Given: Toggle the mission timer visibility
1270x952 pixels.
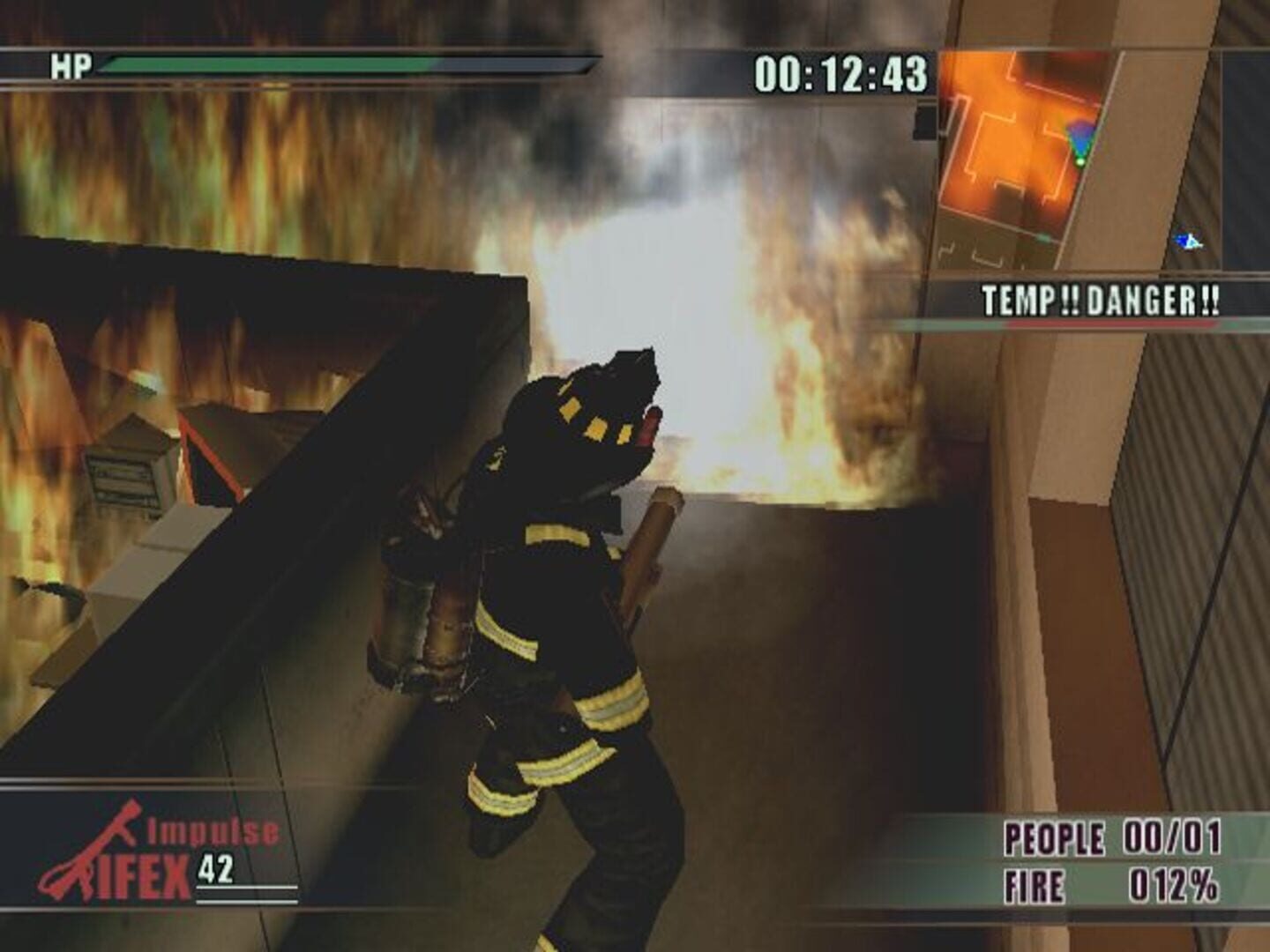Looking at the screenshot, I should (x=840, y=78).
